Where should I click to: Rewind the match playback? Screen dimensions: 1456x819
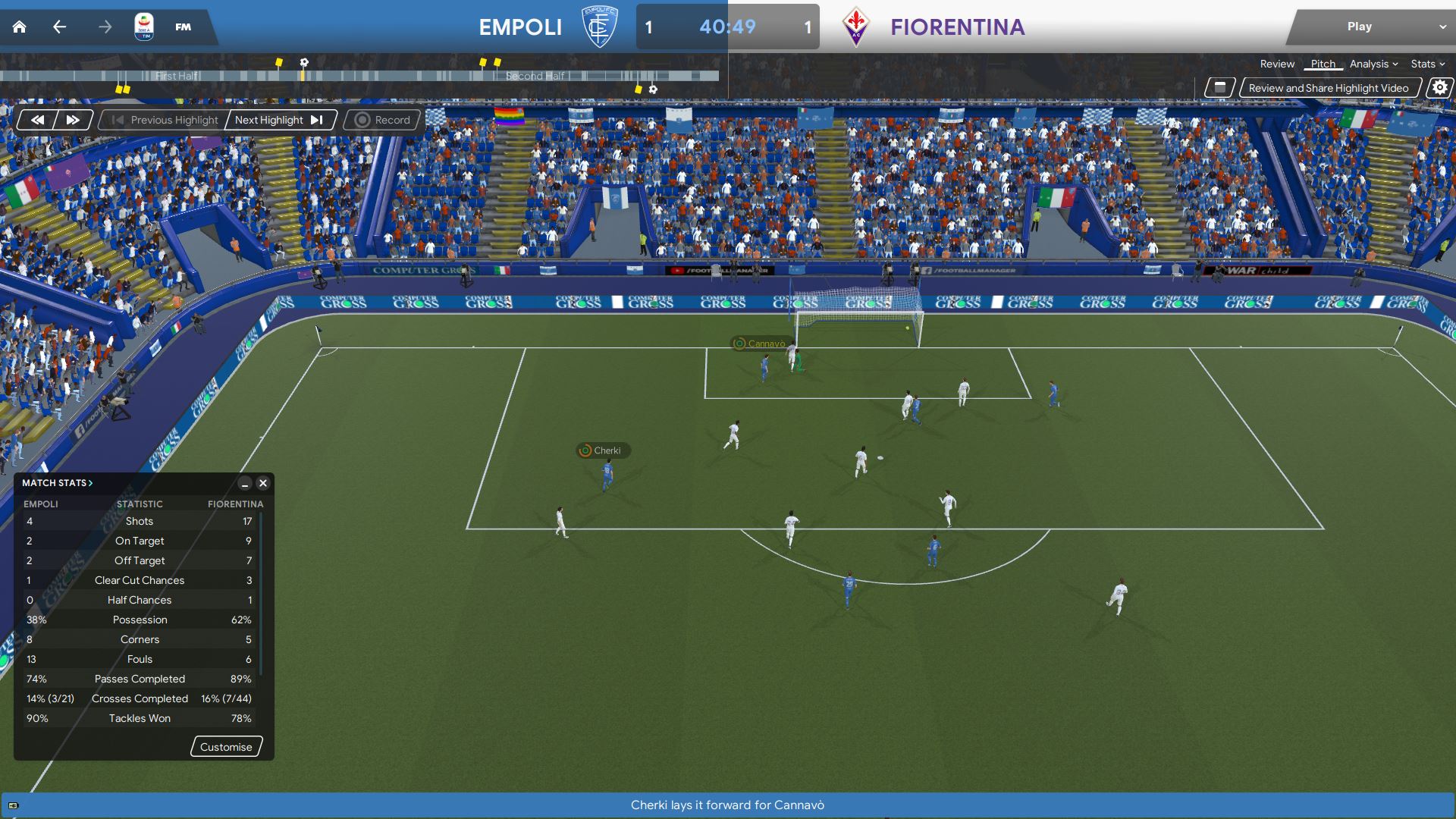point(37,120)
